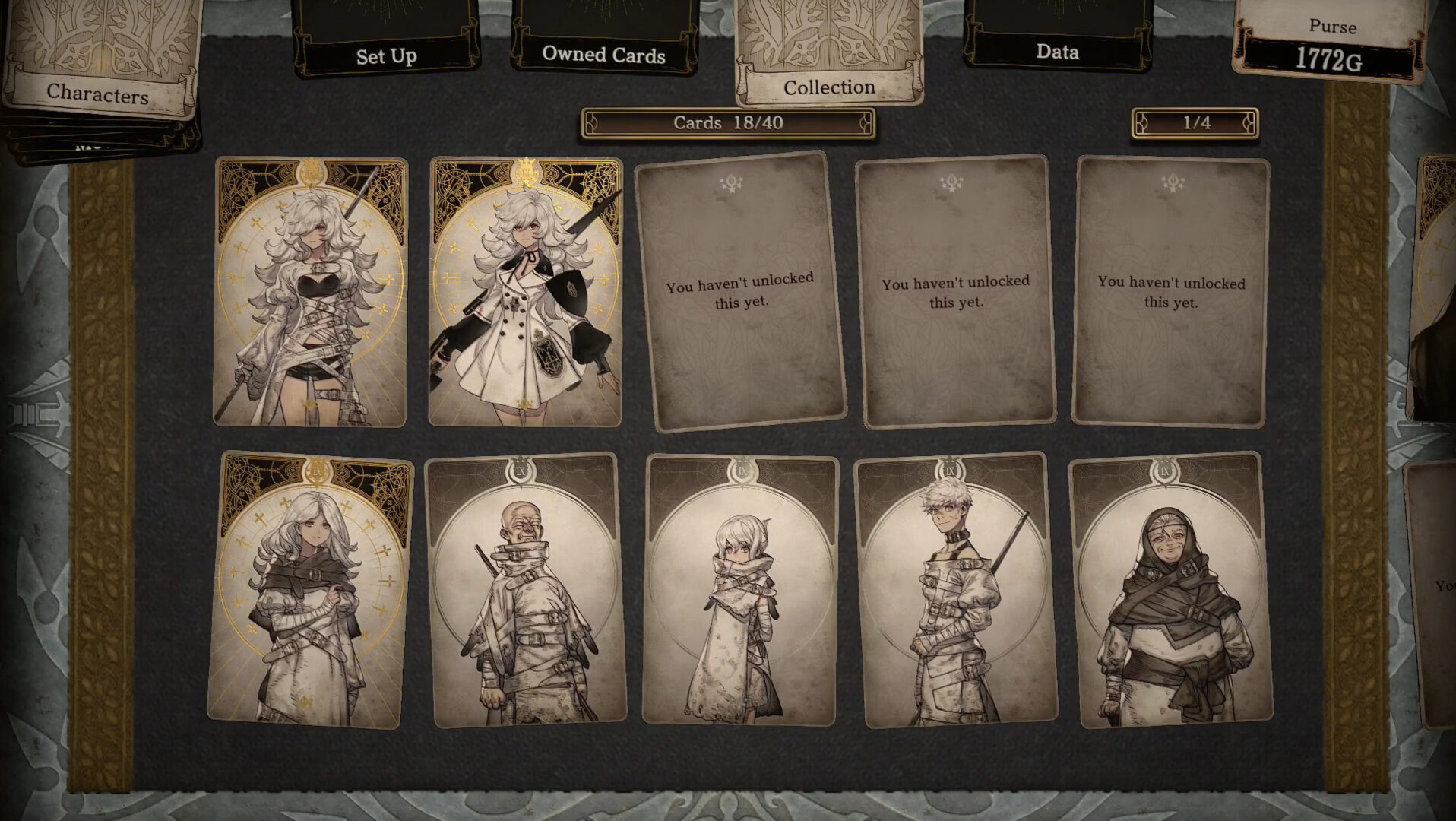Pick the elderly woman in headscarf card

pyautogui.click(x=1171, y=590)
